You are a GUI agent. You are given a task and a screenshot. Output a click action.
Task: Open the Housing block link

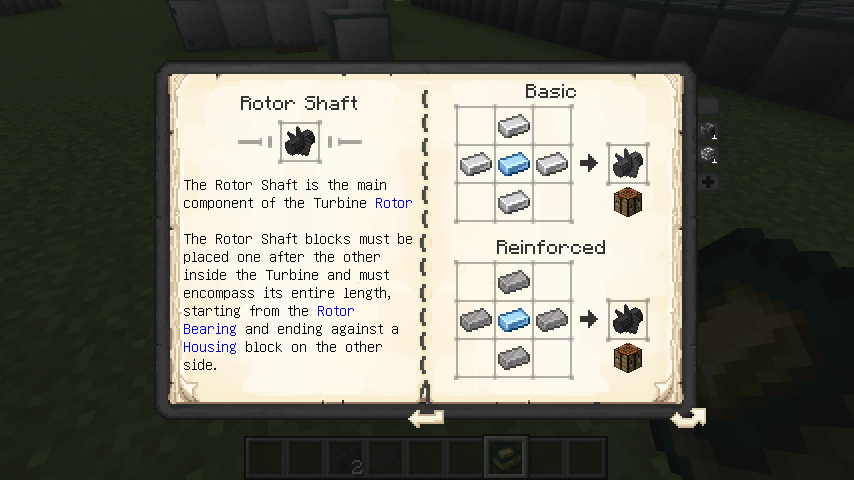click(210, 347)
